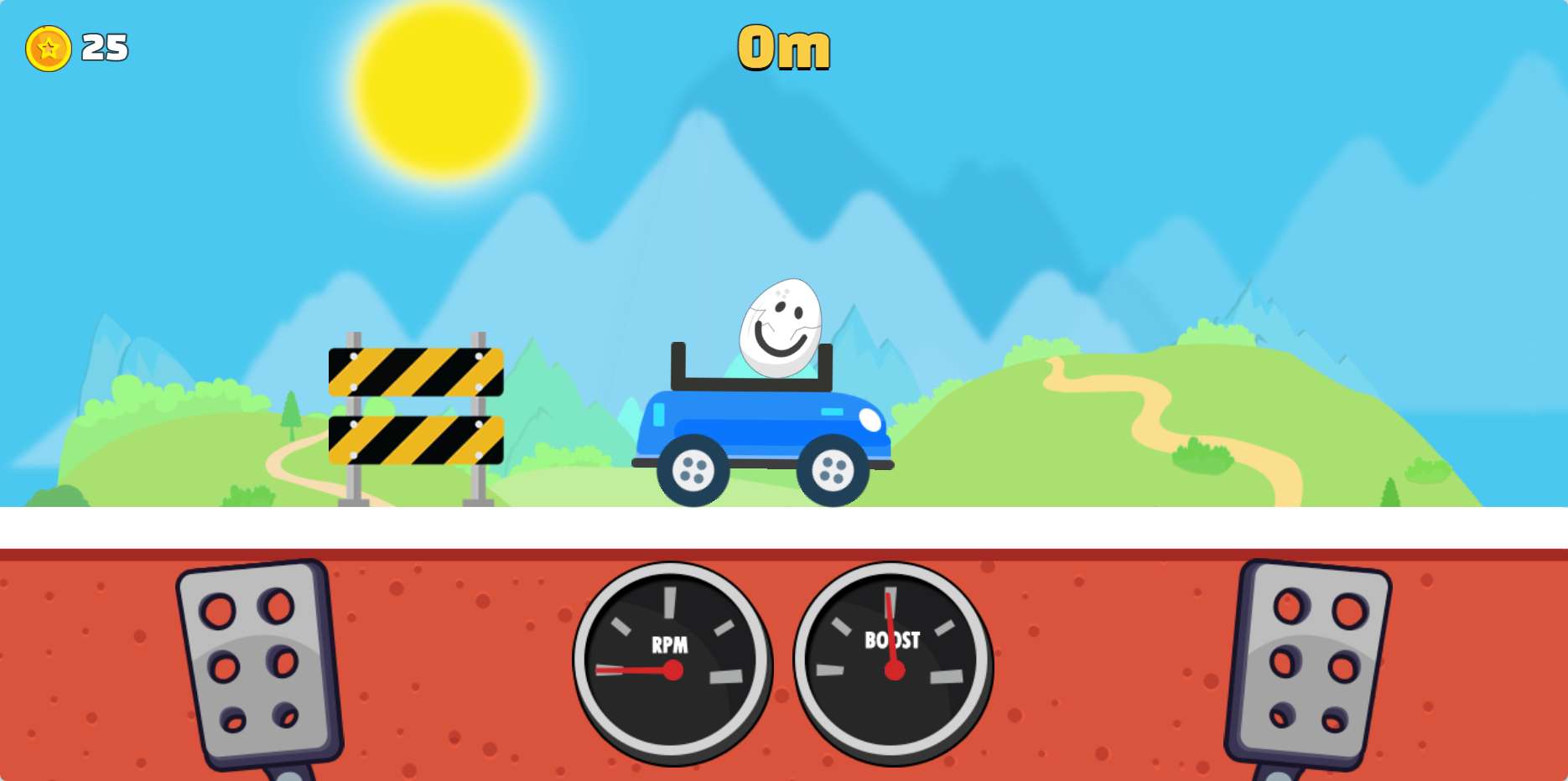
Task: Step on the right gas pedal
Action: point(1309,662)
